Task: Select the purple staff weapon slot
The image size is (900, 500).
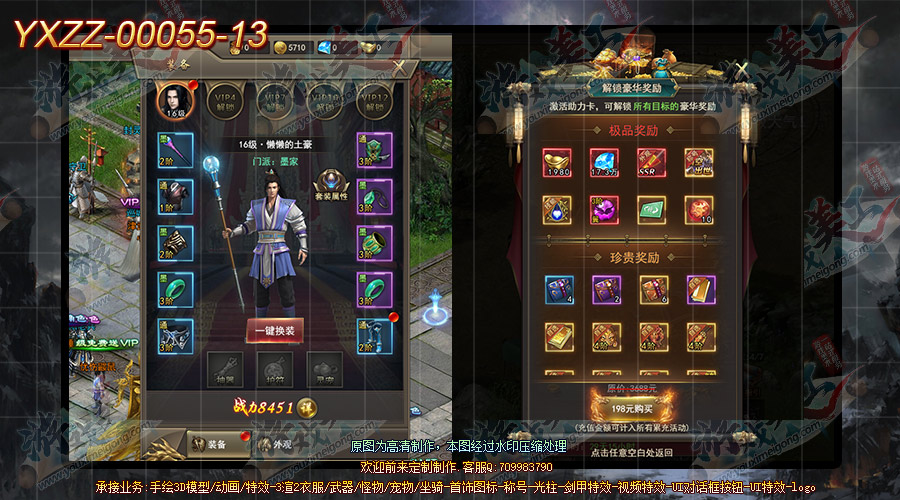Action: point(174,150)
